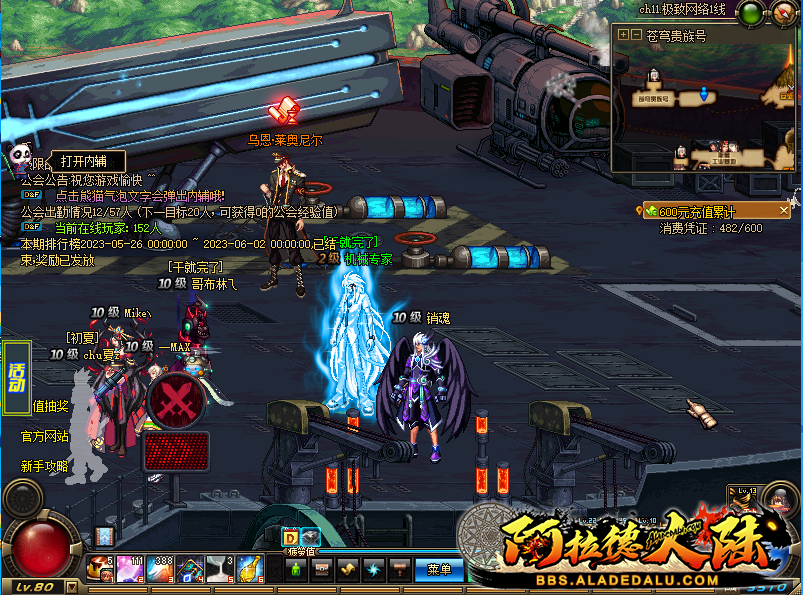Click the orange D buff icon
The height and width of the screenshot is (595, 803).
coord(291,537)
